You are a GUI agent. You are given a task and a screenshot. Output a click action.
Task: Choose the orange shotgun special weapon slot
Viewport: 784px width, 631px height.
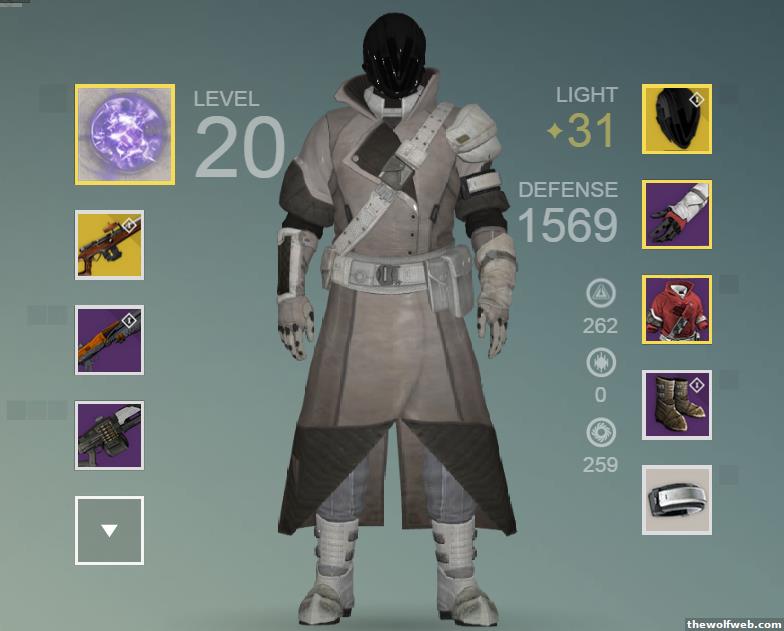109,340
